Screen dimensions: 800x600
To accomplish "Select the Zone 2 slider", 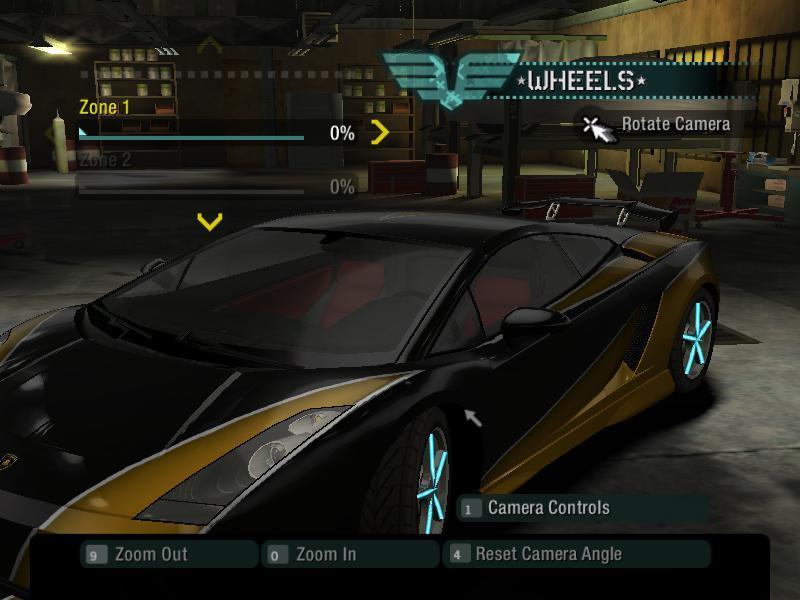I will 192,187.
